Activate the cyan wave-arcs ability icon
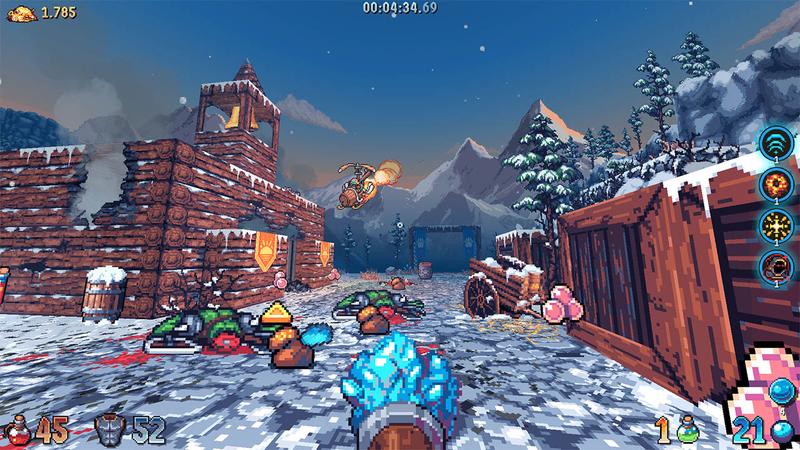The image size is (800, 450). (775, 142)
